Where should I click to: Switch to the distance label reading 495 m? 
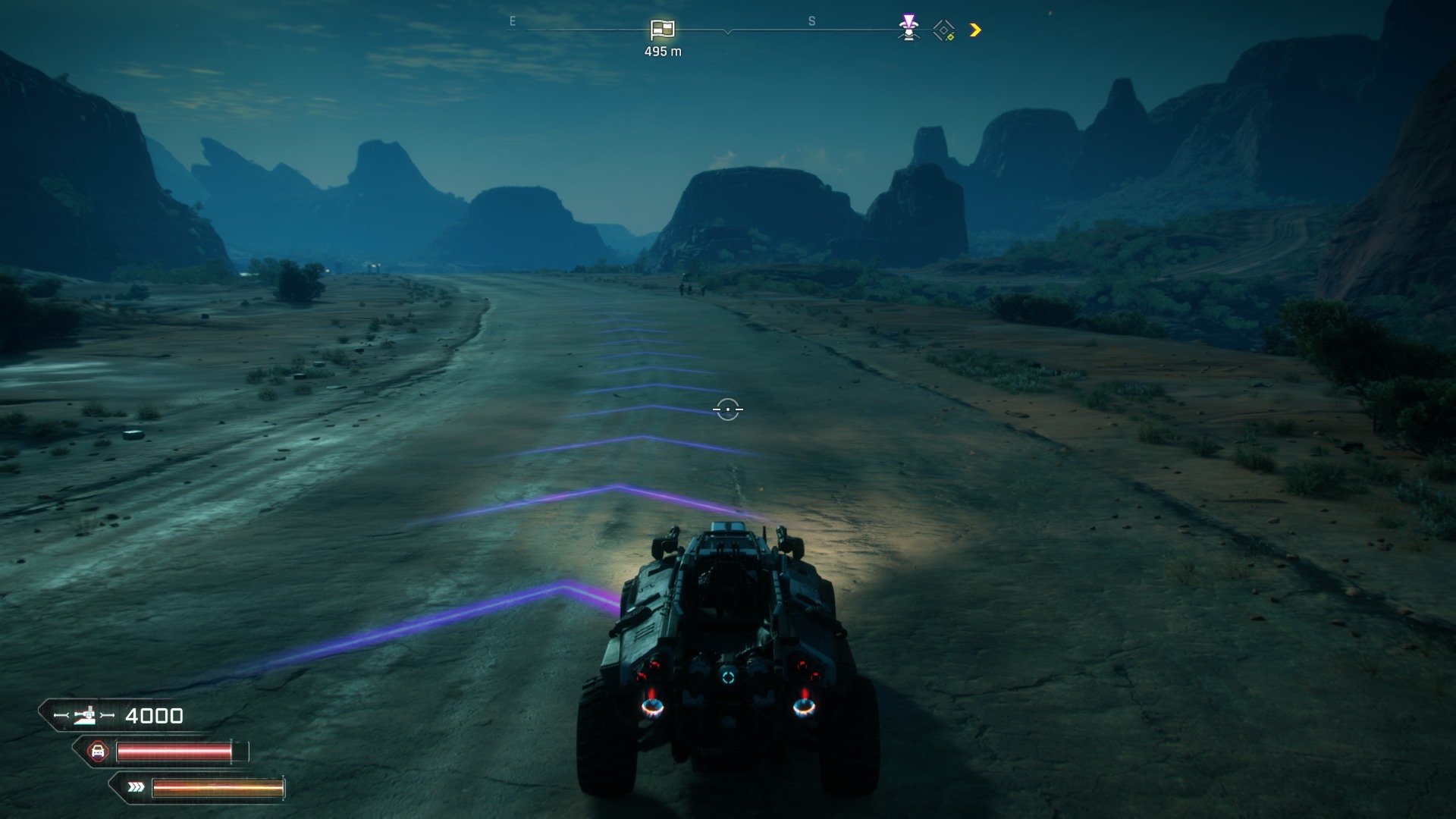point(663,52)
